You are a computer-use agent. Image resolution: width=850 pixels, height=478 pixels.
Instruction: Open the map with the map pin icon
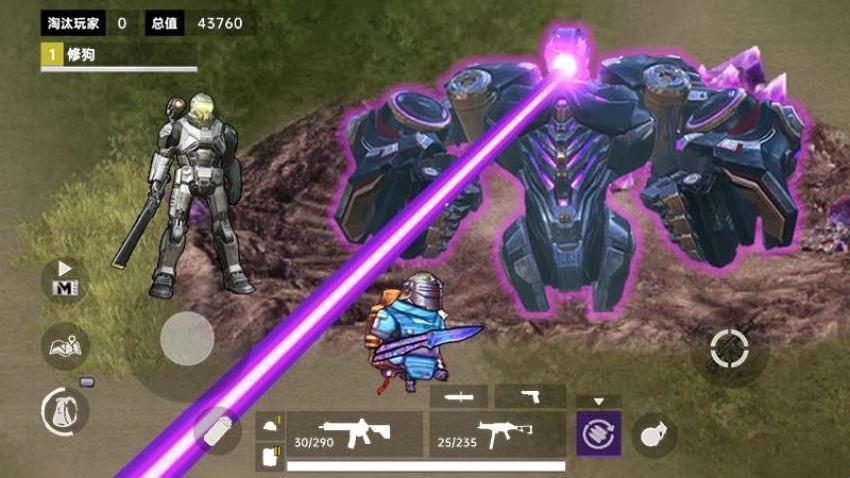(x=65, y=347)
